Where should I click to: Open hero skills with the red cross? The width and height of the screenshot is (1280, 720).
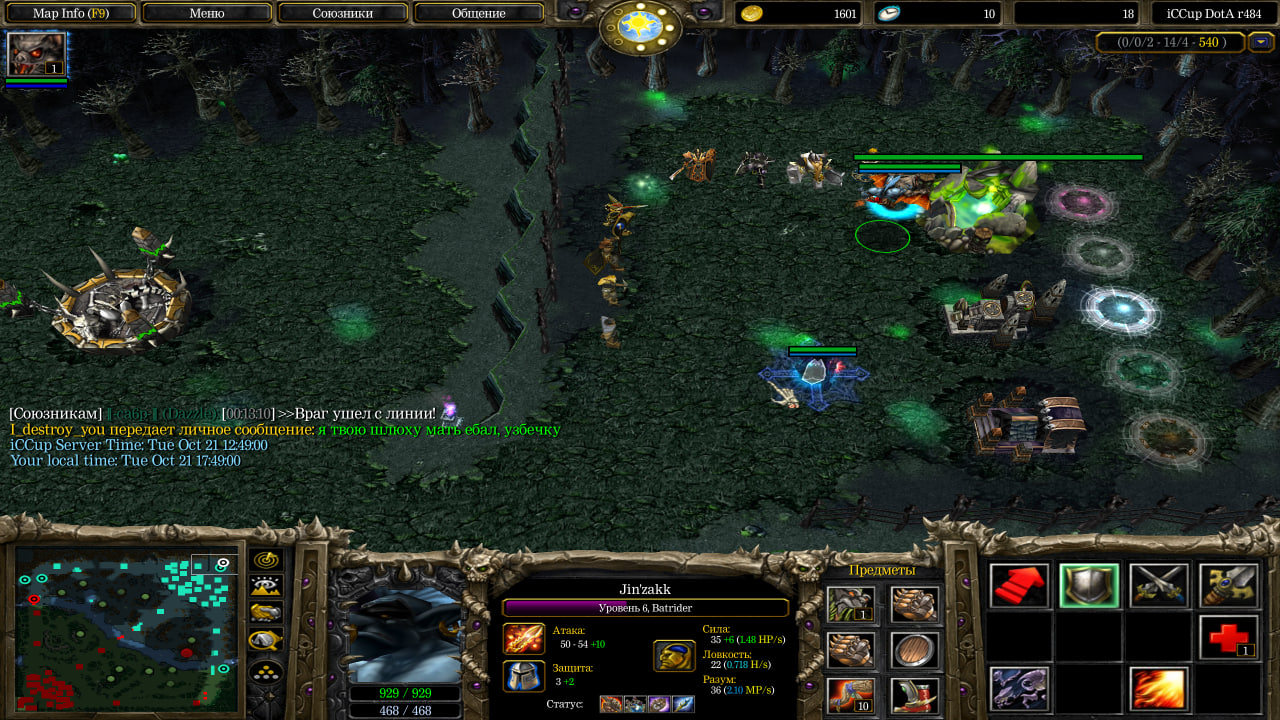point(1229,637)
